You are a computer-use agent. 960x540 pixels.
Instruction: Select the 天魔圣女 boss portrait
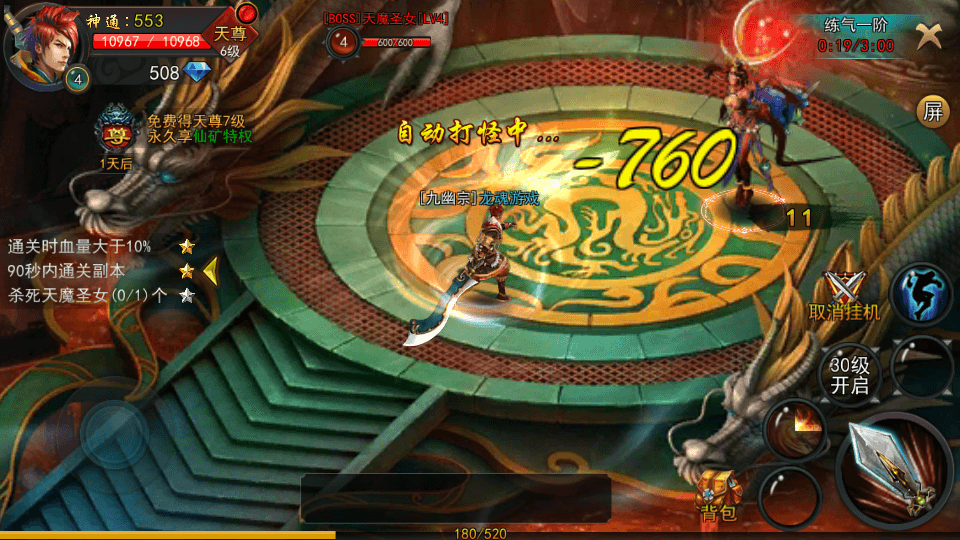344,41
